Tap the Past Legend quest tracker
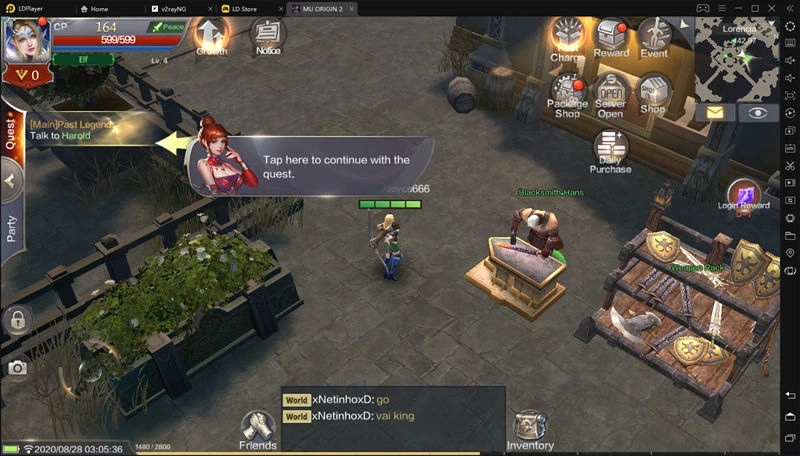 point(75,130)
